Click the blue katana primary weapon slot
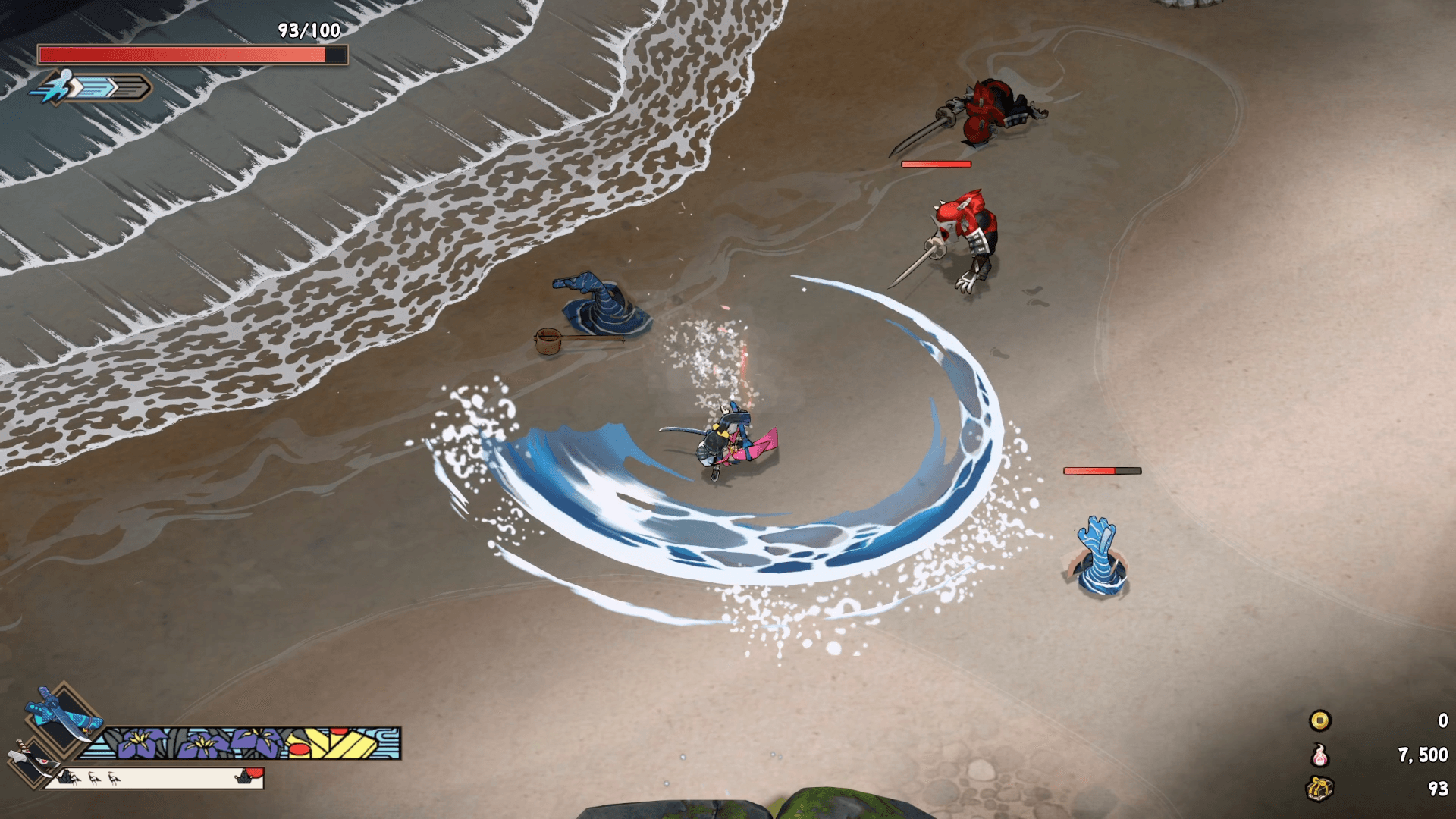1456x819 pixels. click(x=63, y=719)
